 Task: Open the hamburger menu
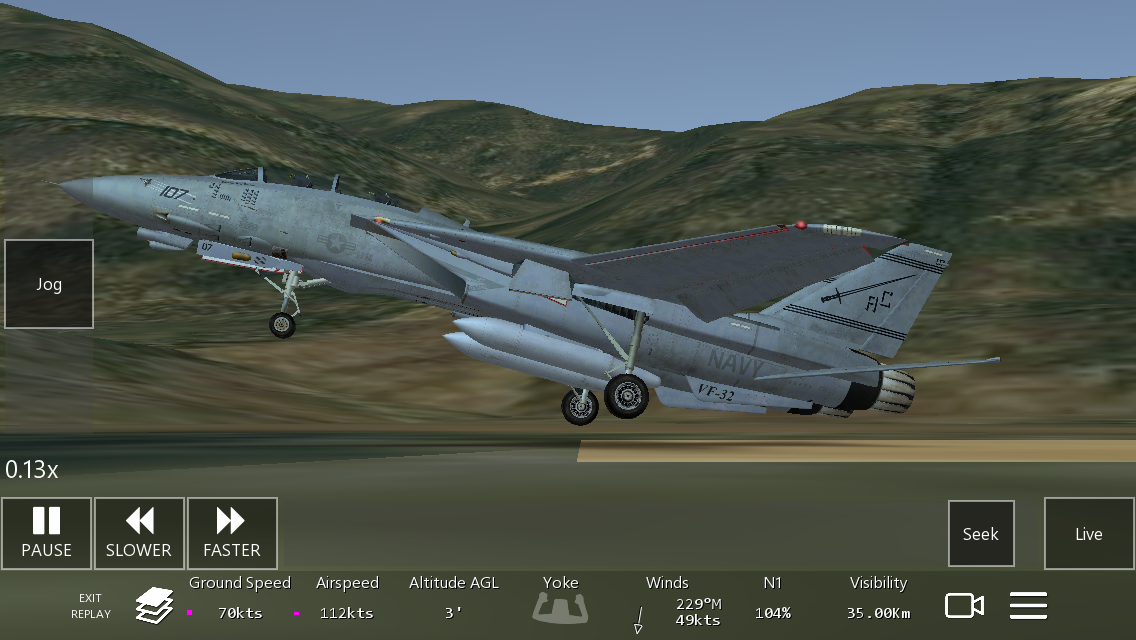1028,606
